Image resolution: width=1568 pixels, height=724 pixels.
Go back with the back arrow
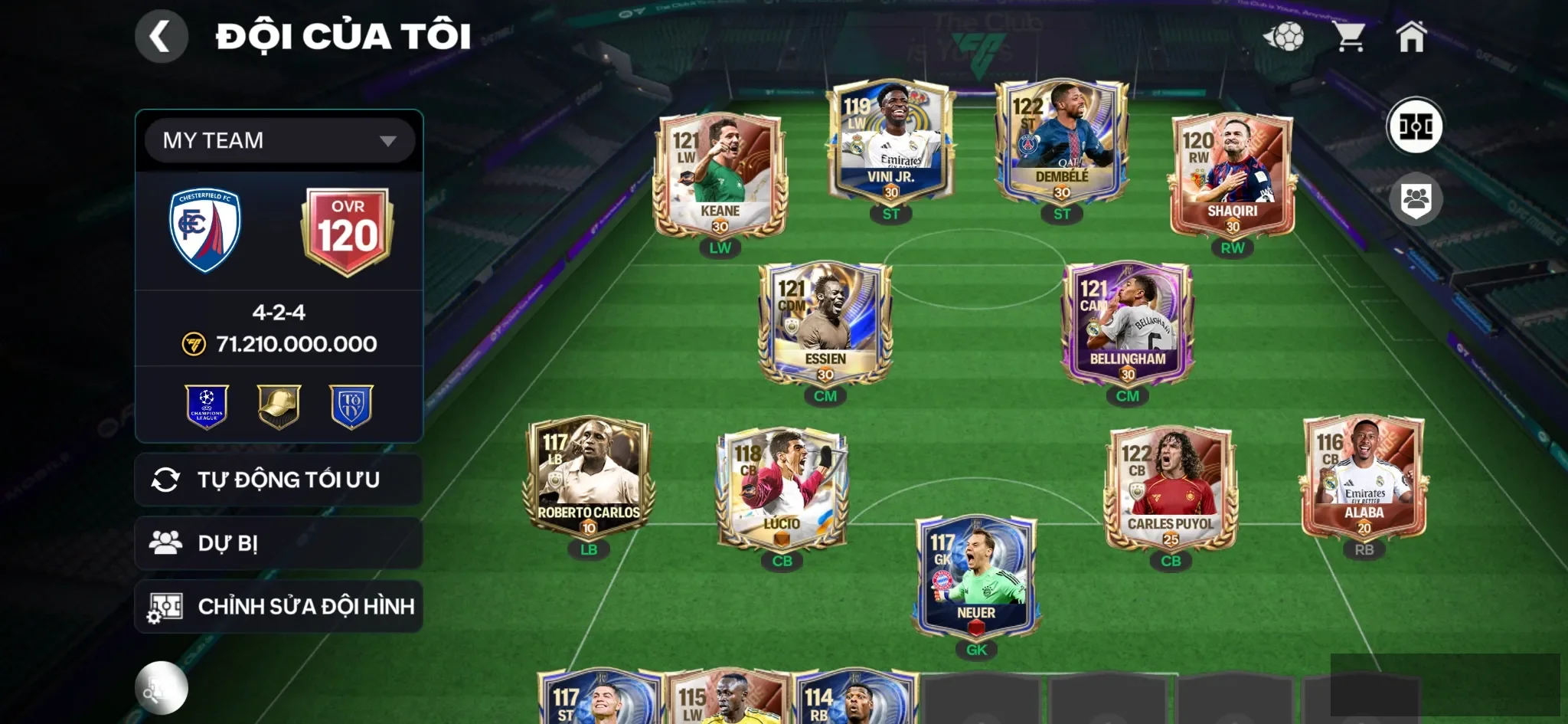coord(161,35)
